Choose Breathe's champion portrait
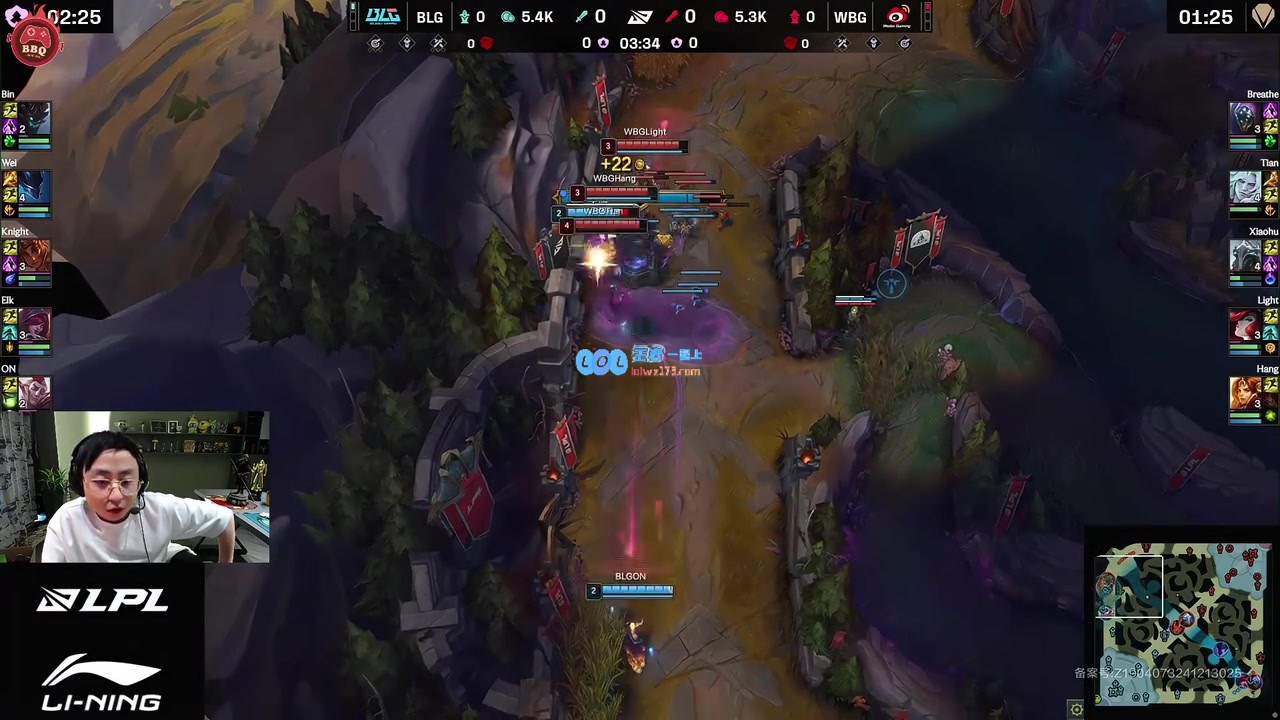This screenshot has height=720, width=1280. (1245, 118)
